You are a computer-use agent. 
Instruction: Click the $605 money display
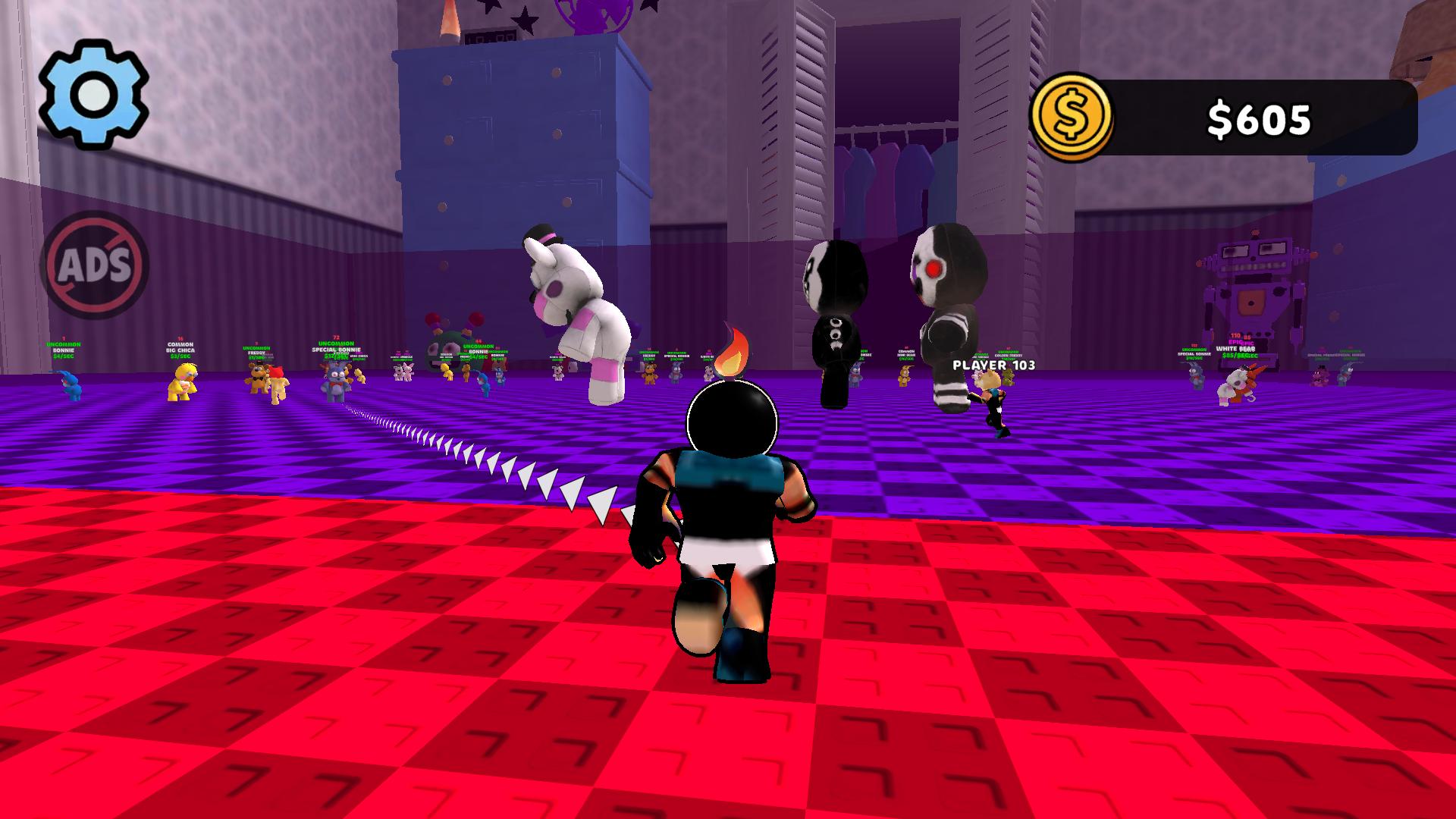coord(1259,115)
